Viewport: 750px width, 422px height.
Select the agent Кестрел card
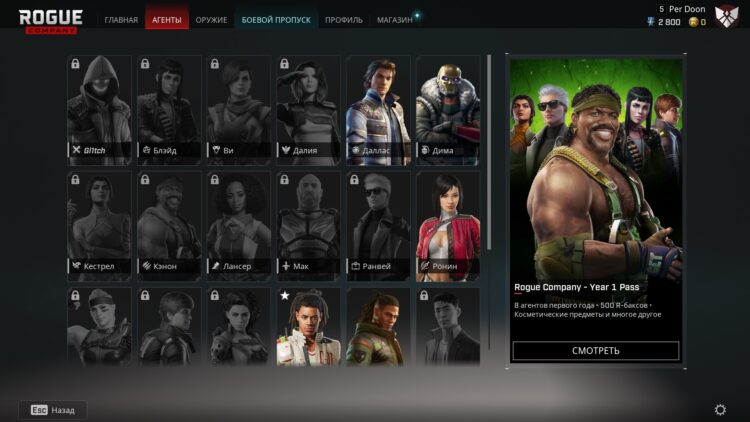pyautogui.click(x=99, y=226)
